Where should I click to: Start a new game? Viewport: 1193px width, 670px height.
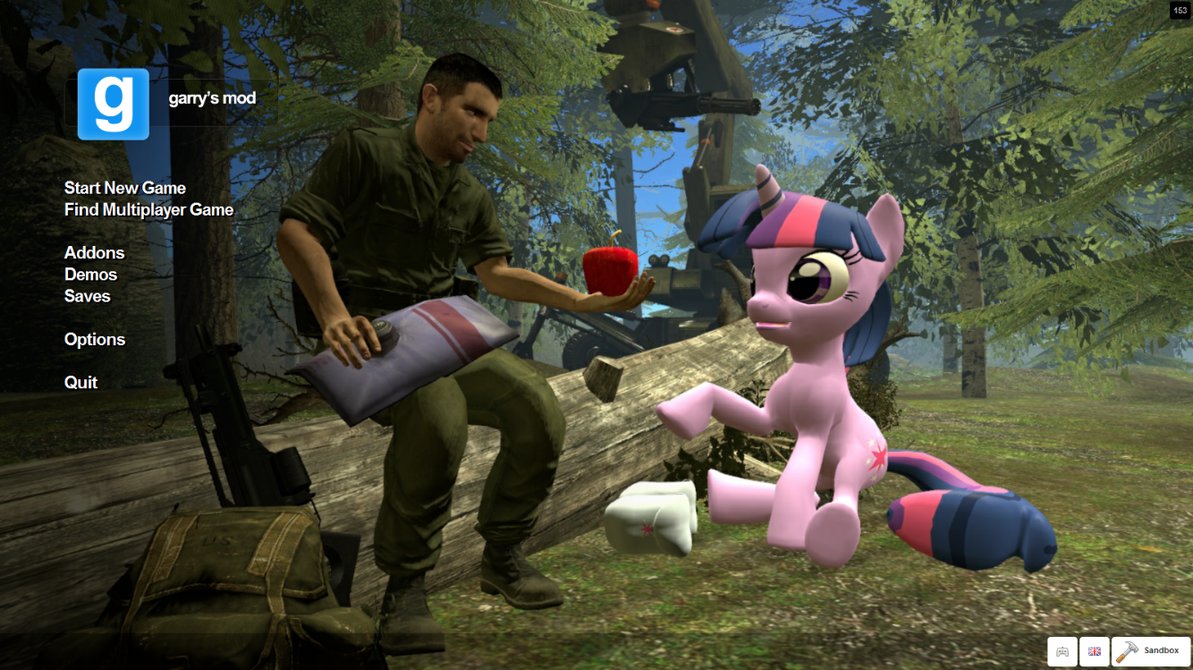click(x=125, y=188)
